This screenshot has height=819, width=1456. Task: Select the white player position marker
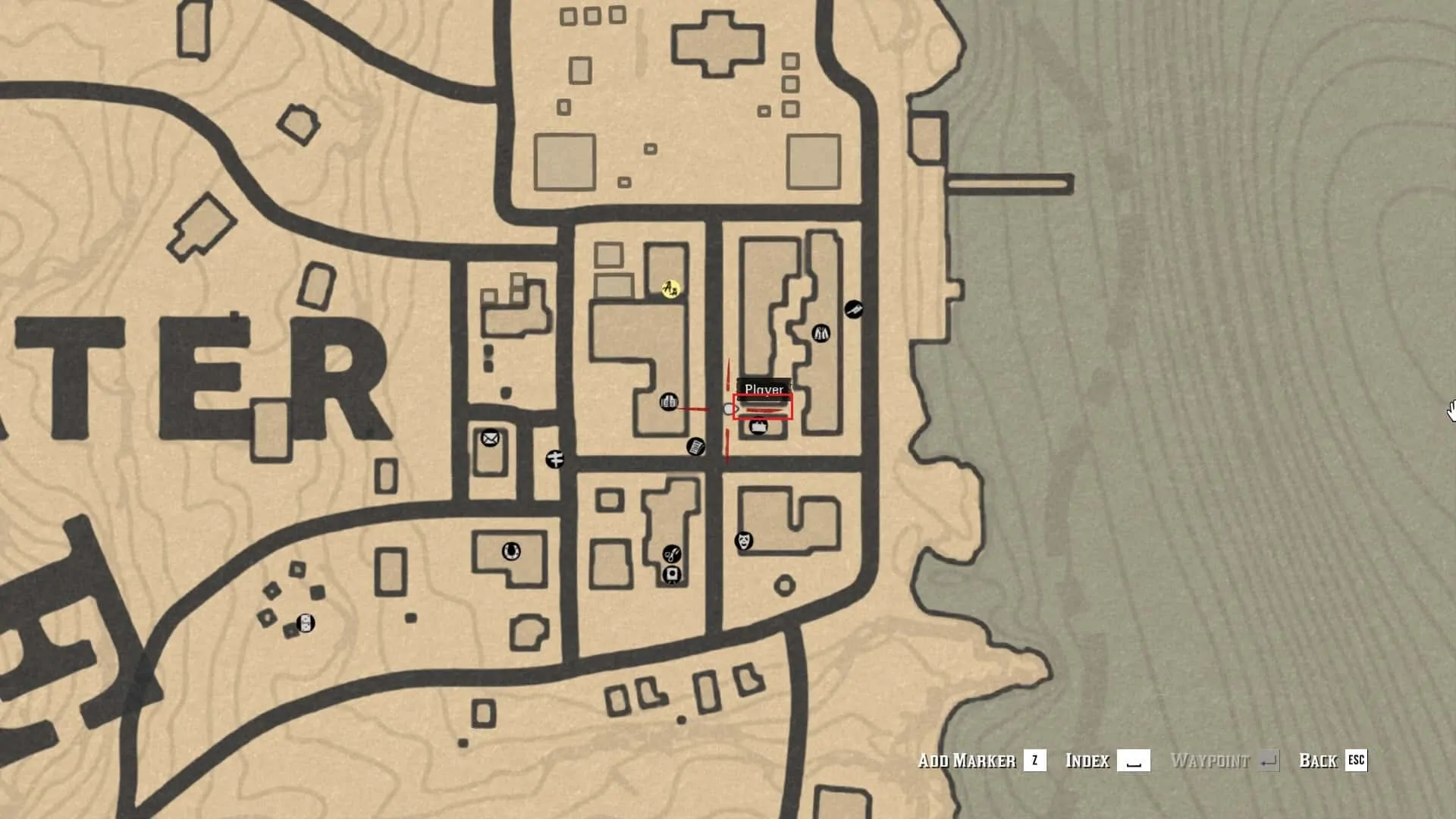coord(730,409)
